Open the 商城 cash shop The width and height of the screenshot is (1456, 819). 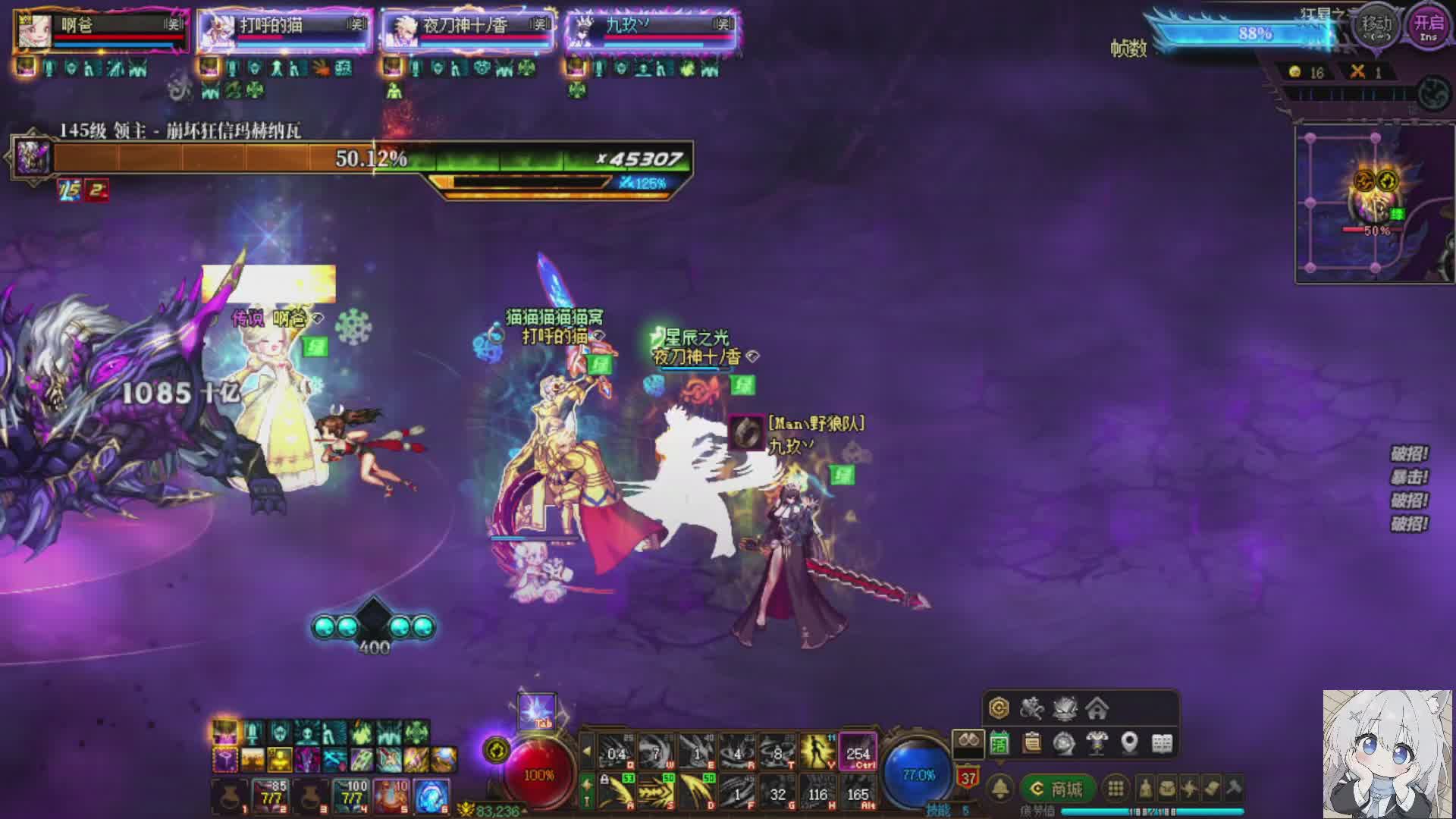click(1058, 789)
